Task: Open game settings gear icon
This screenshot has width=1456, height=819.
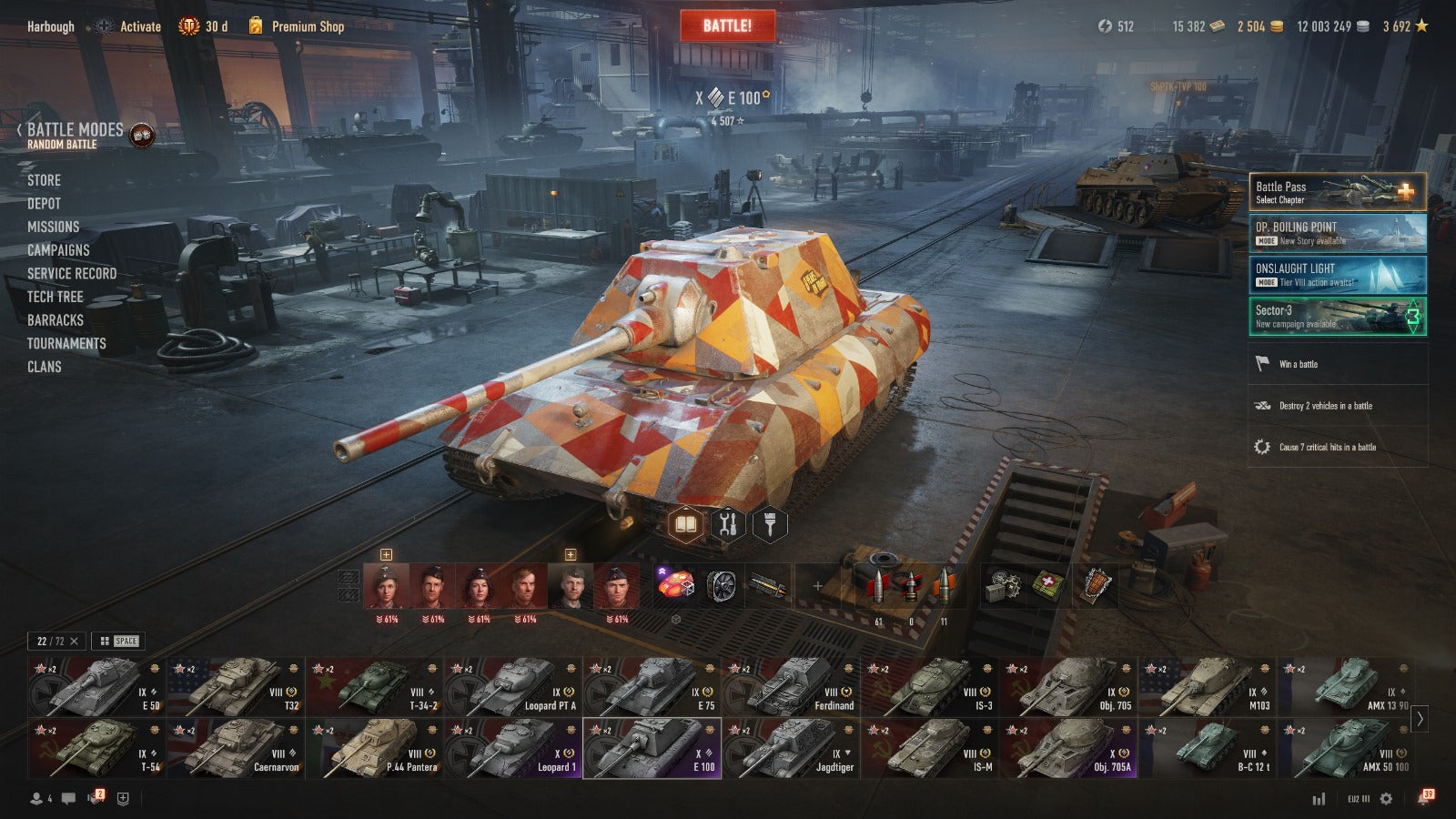Action: coord(1386,798)
